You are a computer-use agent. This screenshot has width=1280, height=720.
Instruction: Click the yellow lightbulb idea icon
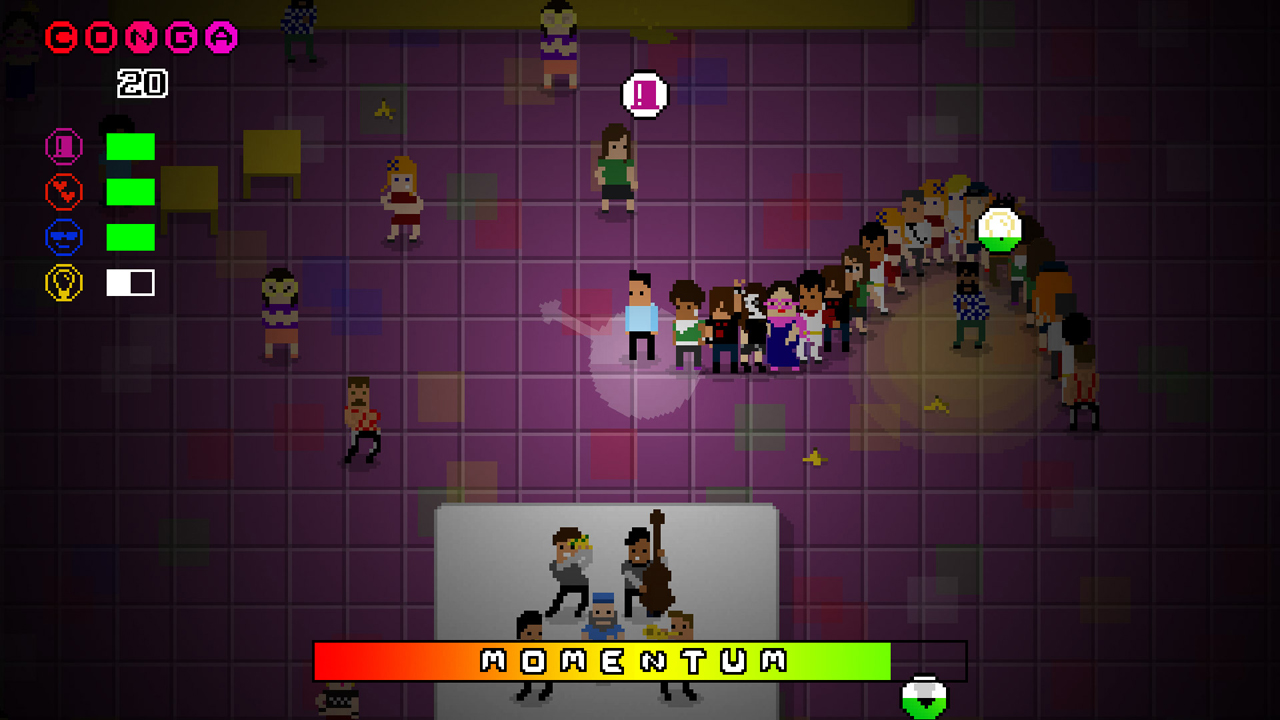pos(63,282)
